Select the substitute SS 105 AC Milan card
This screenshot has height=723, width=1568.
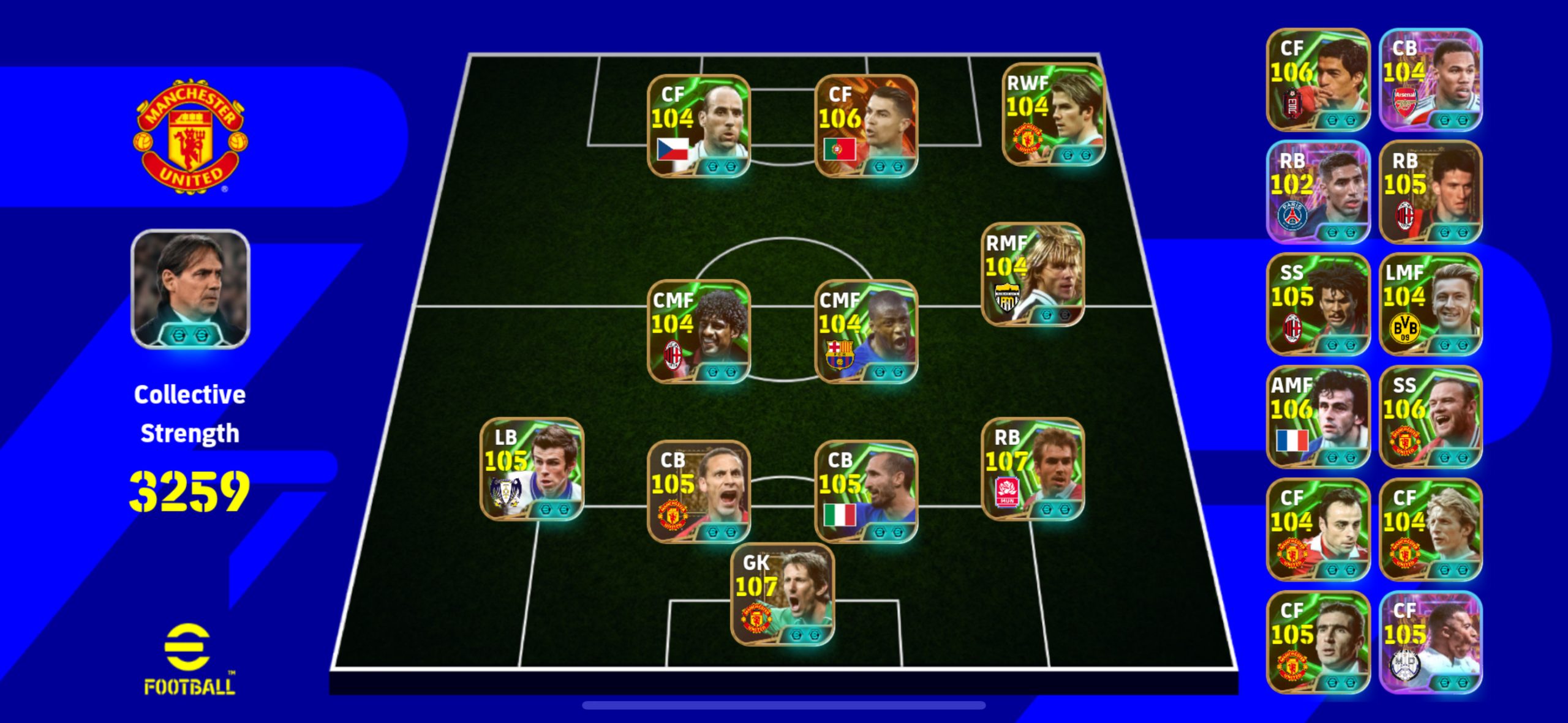click(1317, 304)
